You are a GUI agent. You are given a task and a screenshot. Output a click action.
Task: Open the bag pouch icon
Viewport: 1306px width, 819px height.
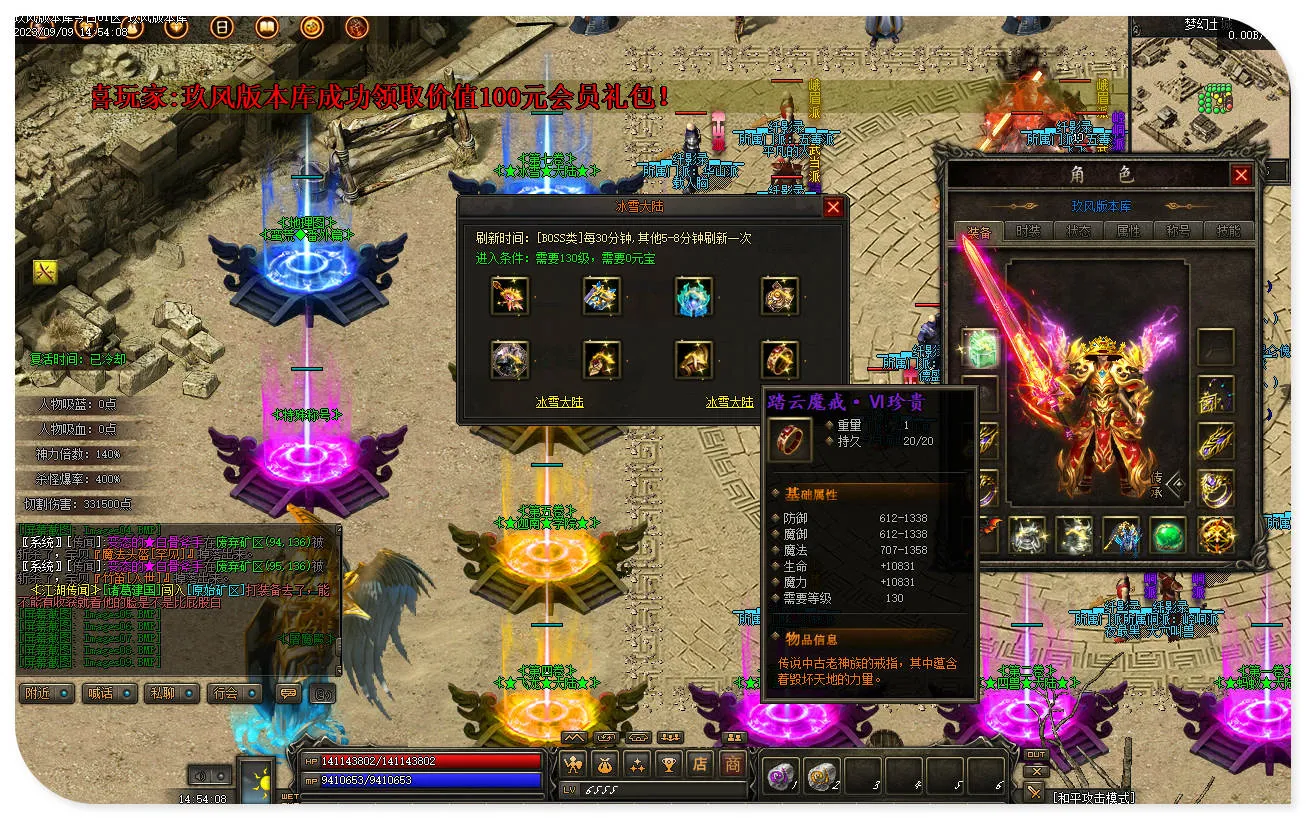605,765
